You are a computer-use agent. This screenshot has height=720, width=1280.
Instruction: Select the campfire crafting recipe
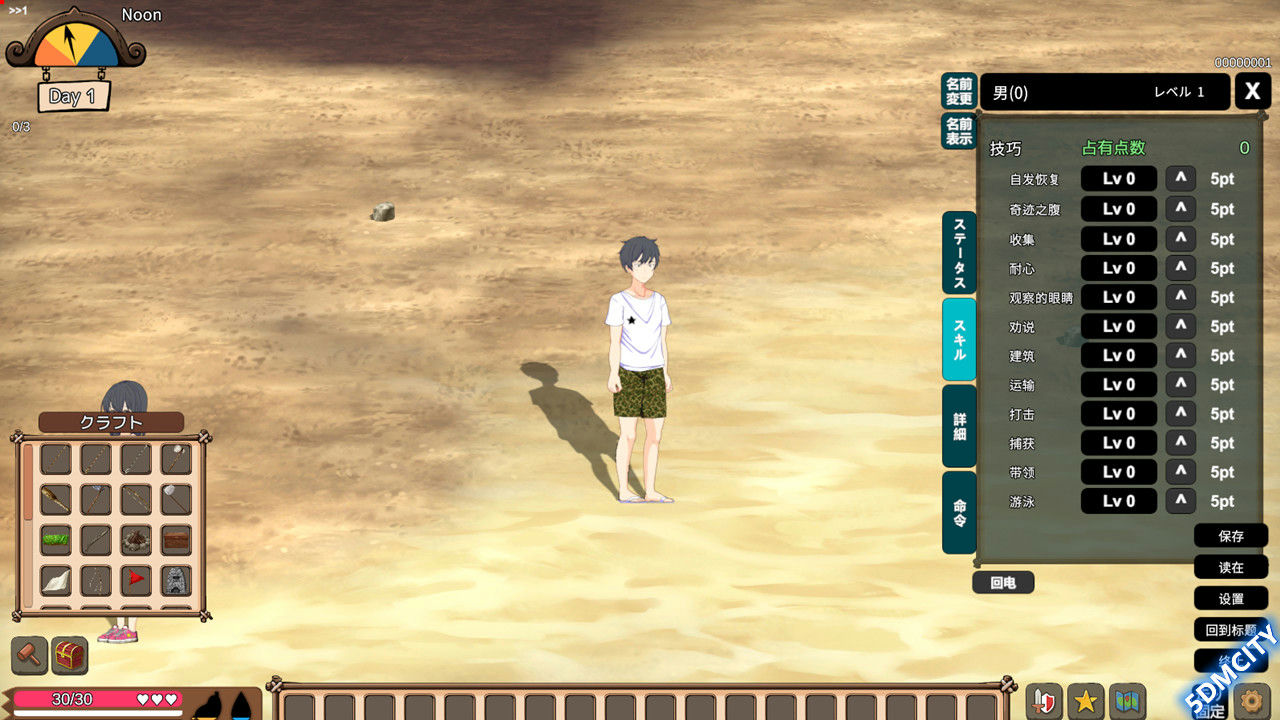click(x=135, y=538)
